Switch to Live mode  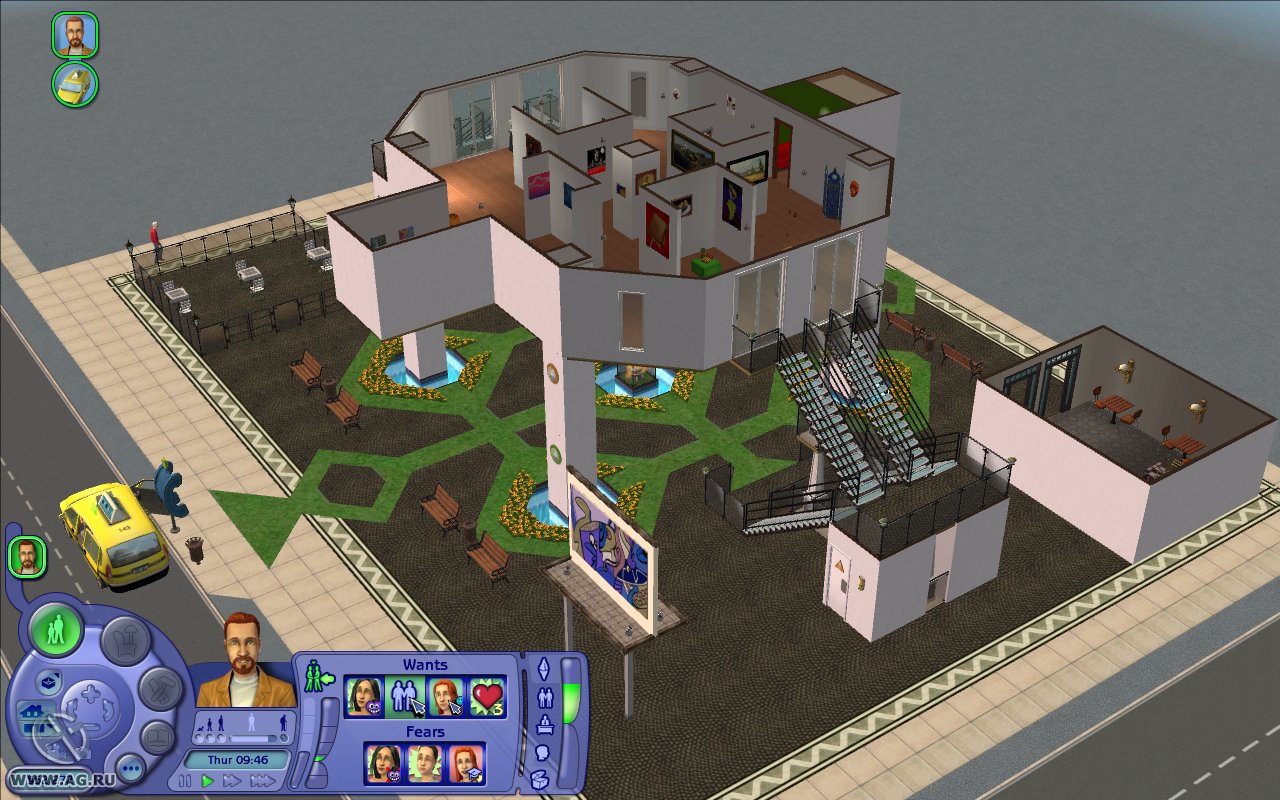click(56, 630)
